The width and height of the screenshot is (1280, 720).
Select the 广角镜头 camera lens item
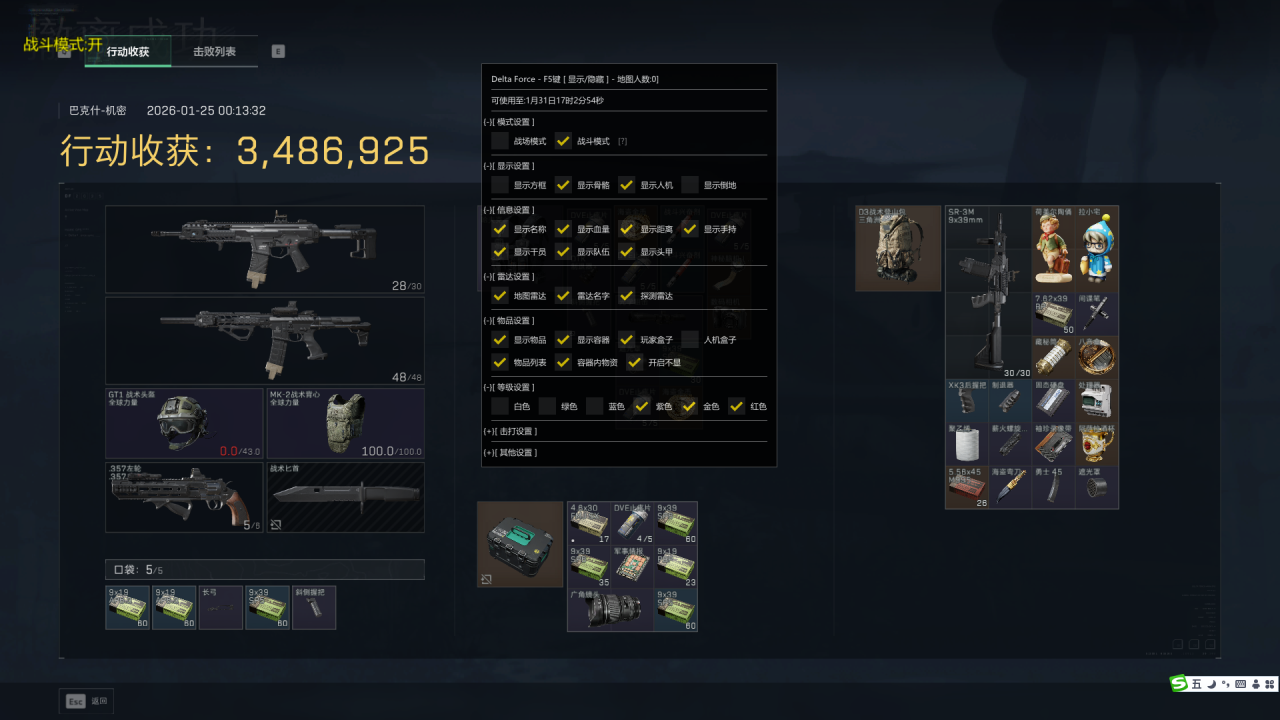tap(610, 610)
